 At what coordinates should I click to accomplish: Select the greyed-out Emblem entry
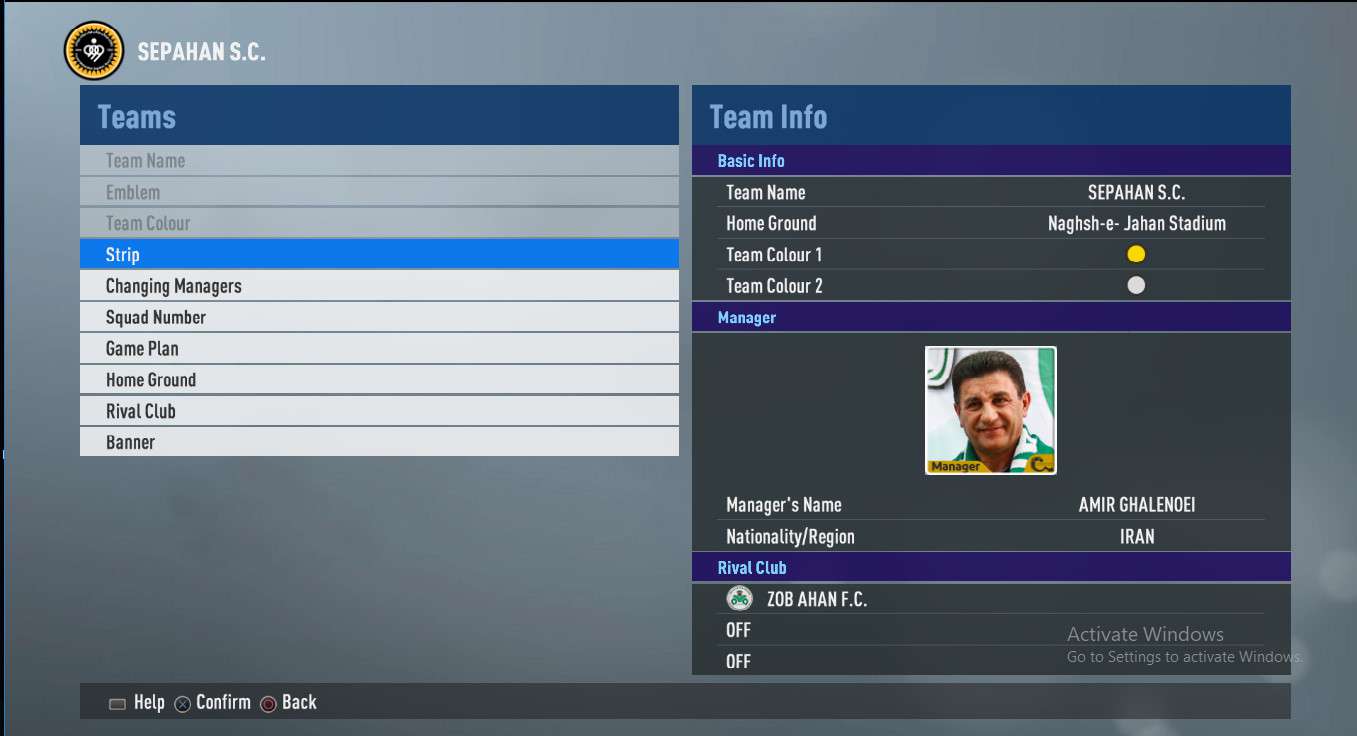tap(379, 192)
